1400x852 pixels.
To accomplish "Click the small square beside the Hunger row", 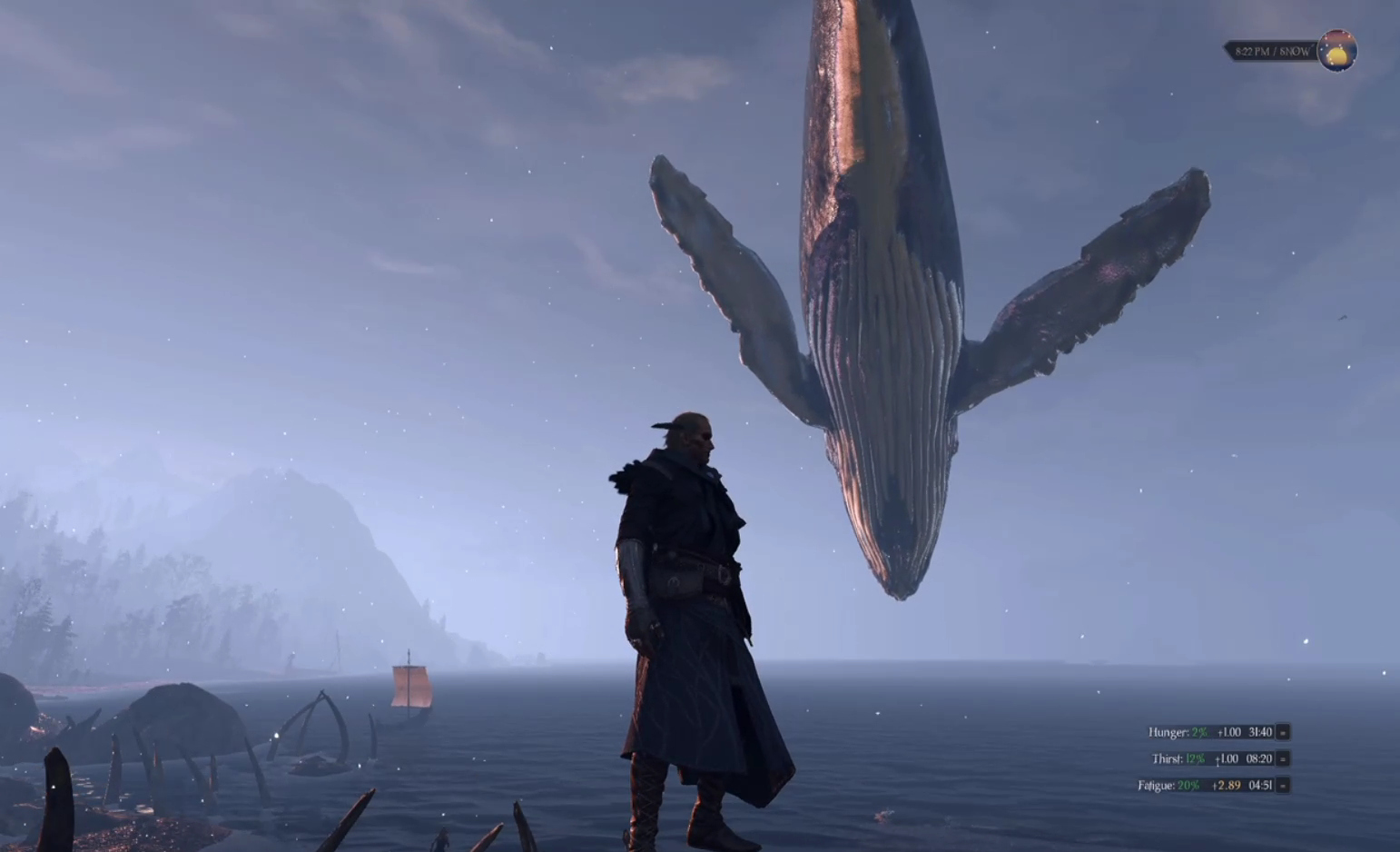I will (1283, 732).
